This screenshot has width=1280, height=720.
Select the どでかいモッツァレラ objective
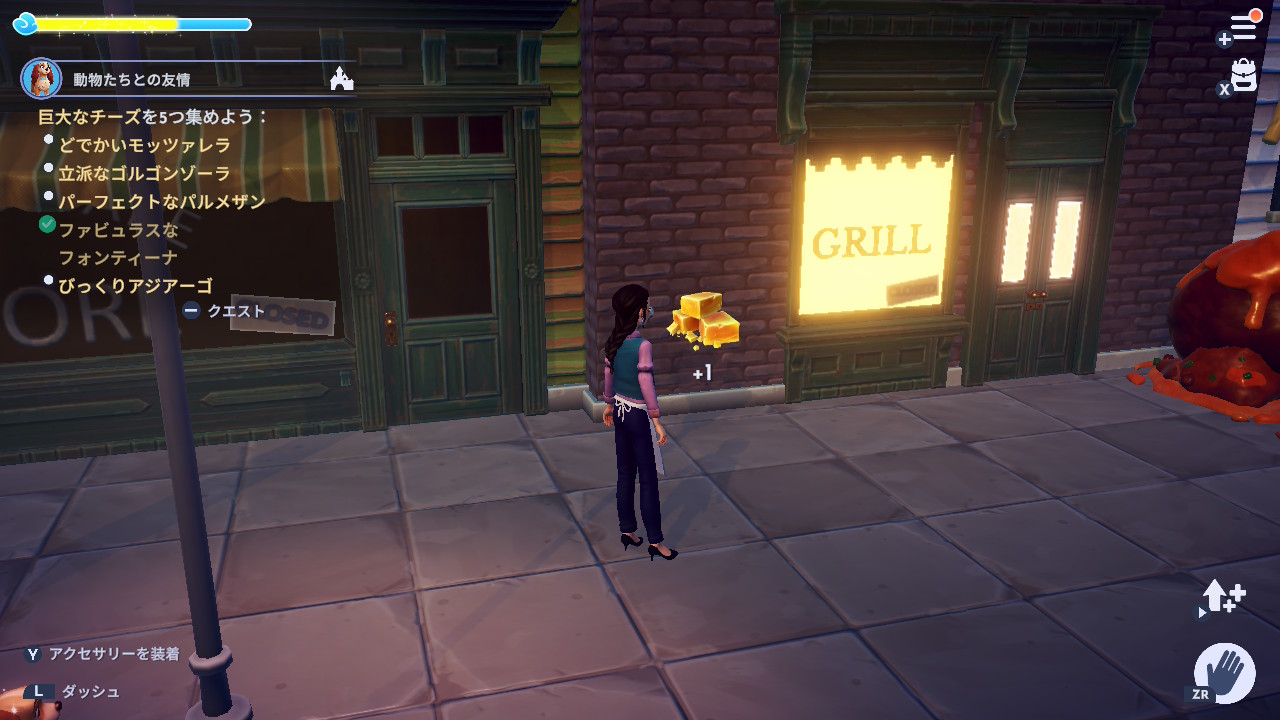point(144,145)
